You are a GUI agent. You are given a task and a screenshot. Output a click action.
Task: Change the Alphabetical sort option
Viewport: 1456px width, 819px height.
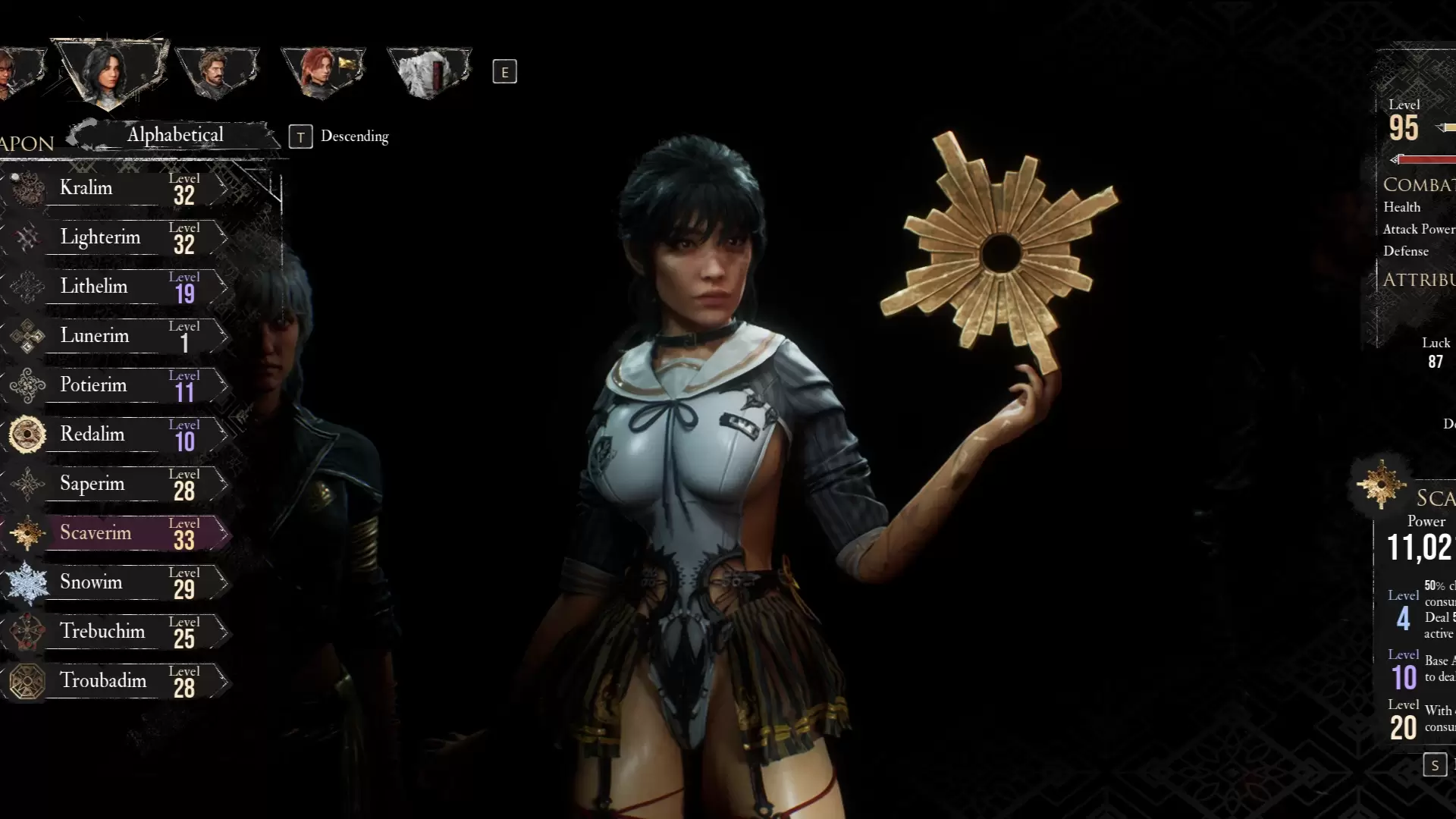[x=174, y=135]
